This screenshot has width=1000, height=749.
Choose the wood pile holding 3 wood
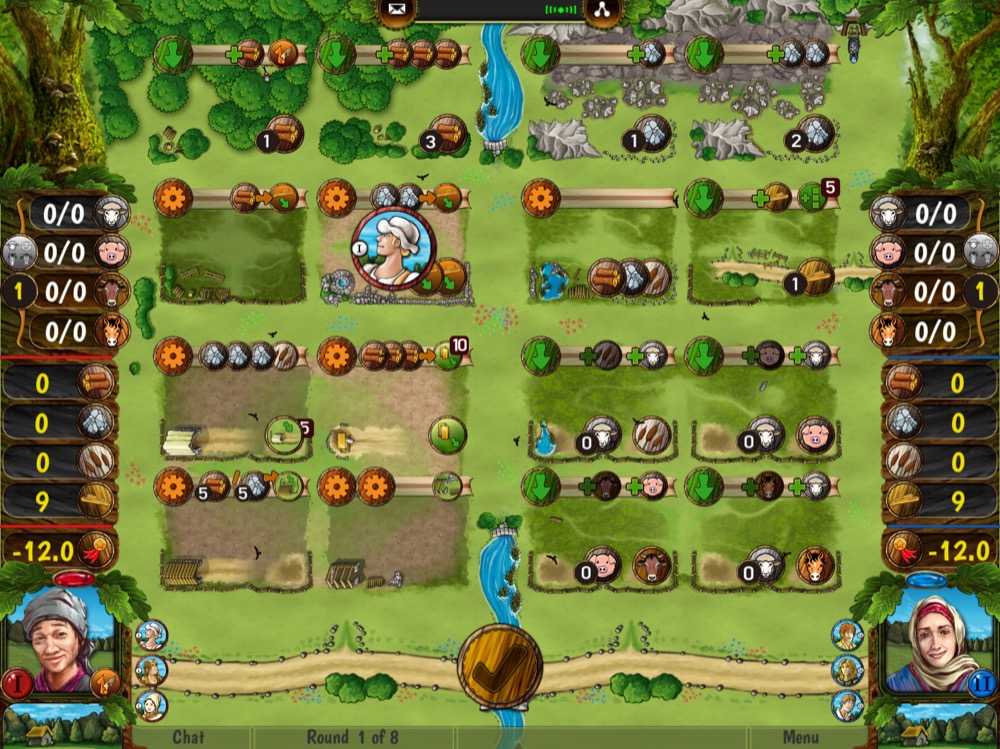pyautogui.click(x=447, y=135)
